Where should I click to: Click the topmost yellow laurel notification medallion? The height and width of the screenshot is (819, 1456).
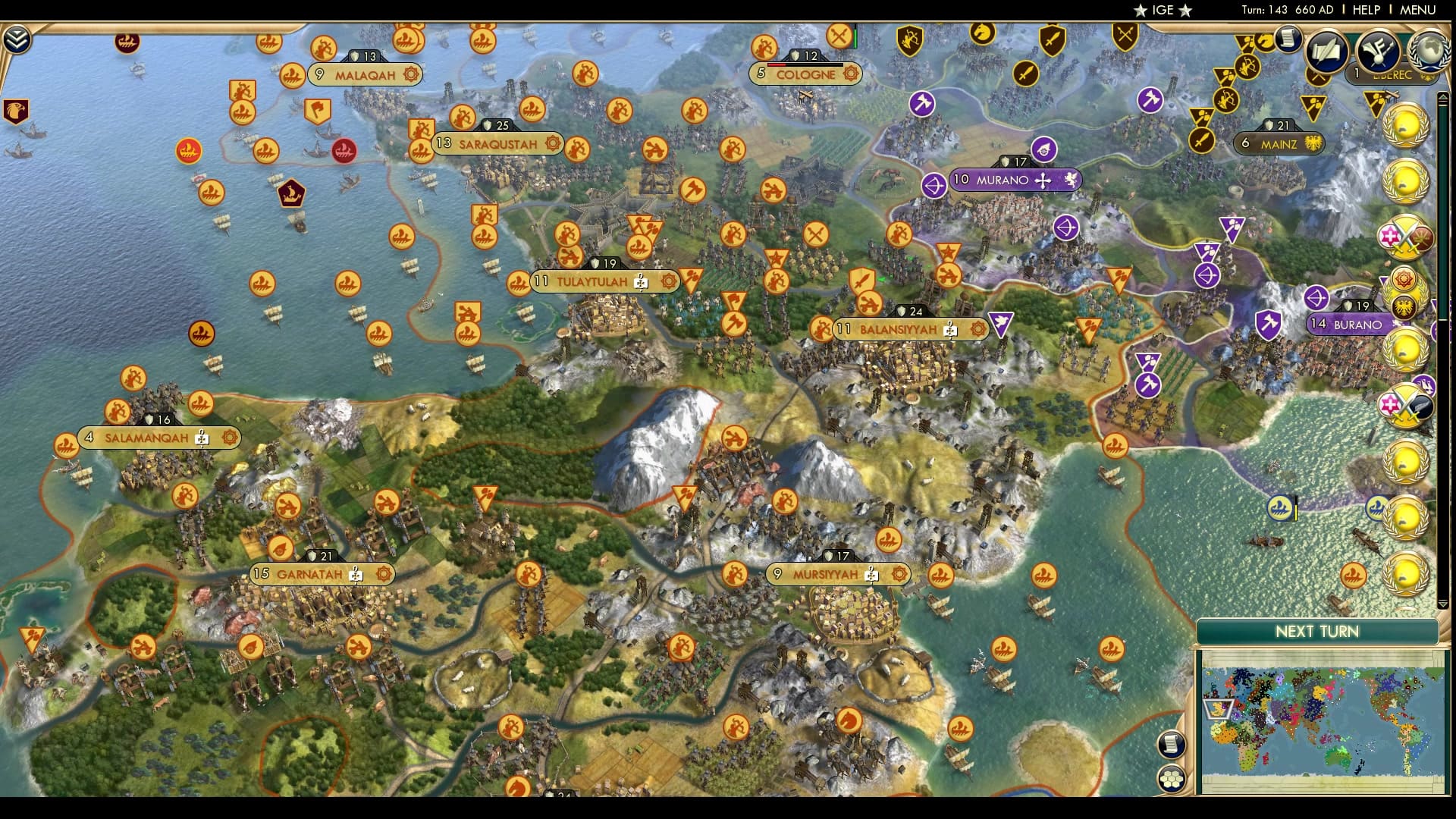coord(1407,127)
